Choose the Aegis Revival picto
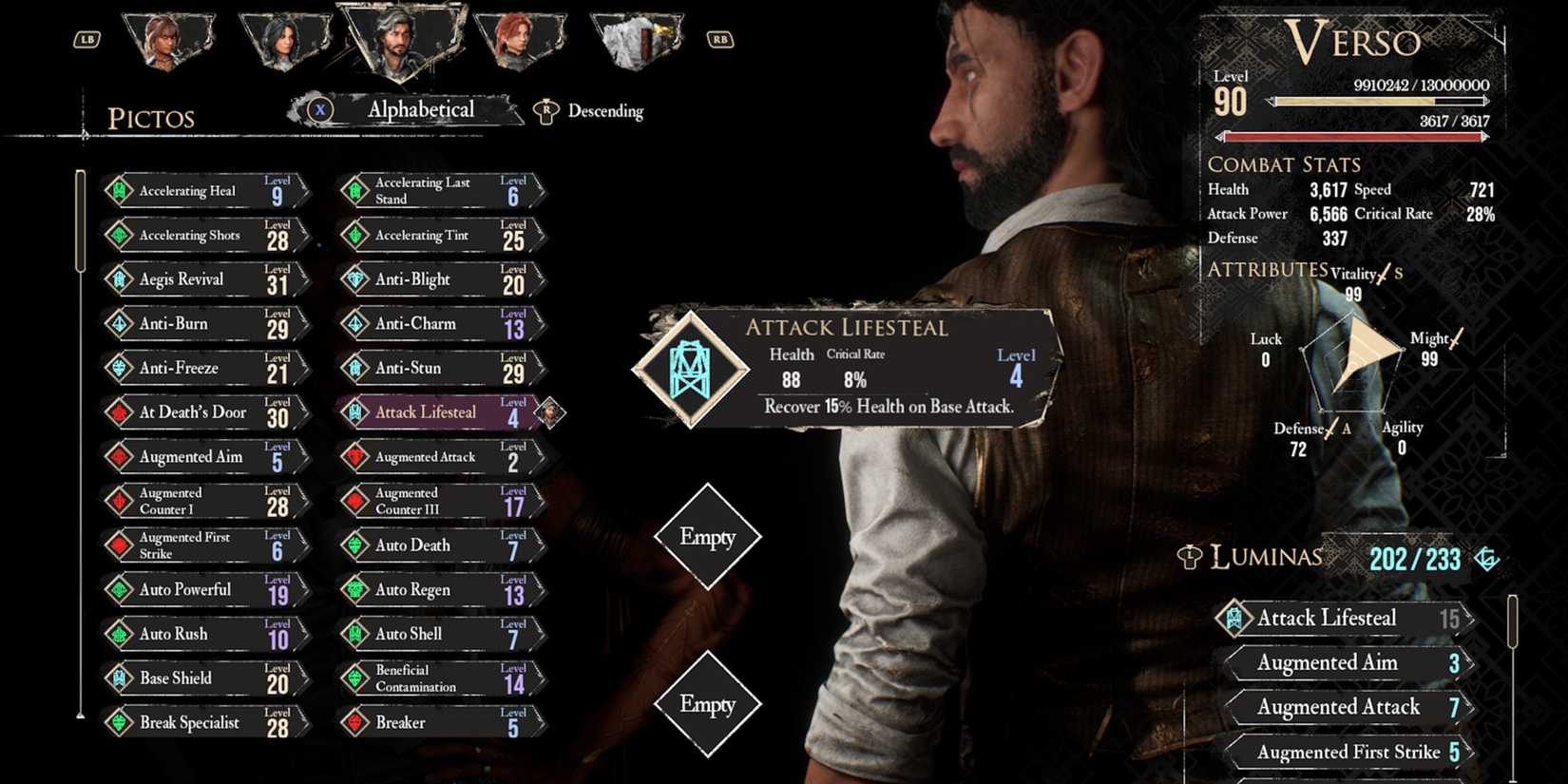This screenshot has width=1568, height=784. (x=204, y=279)
